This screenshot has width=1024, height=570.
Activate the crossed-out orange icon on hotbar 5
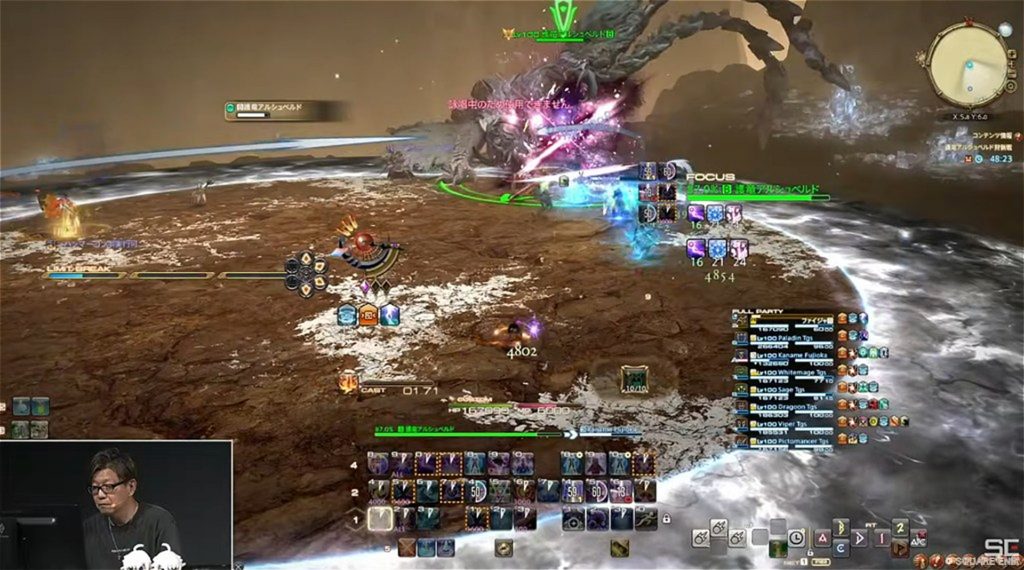click(407, 547)
